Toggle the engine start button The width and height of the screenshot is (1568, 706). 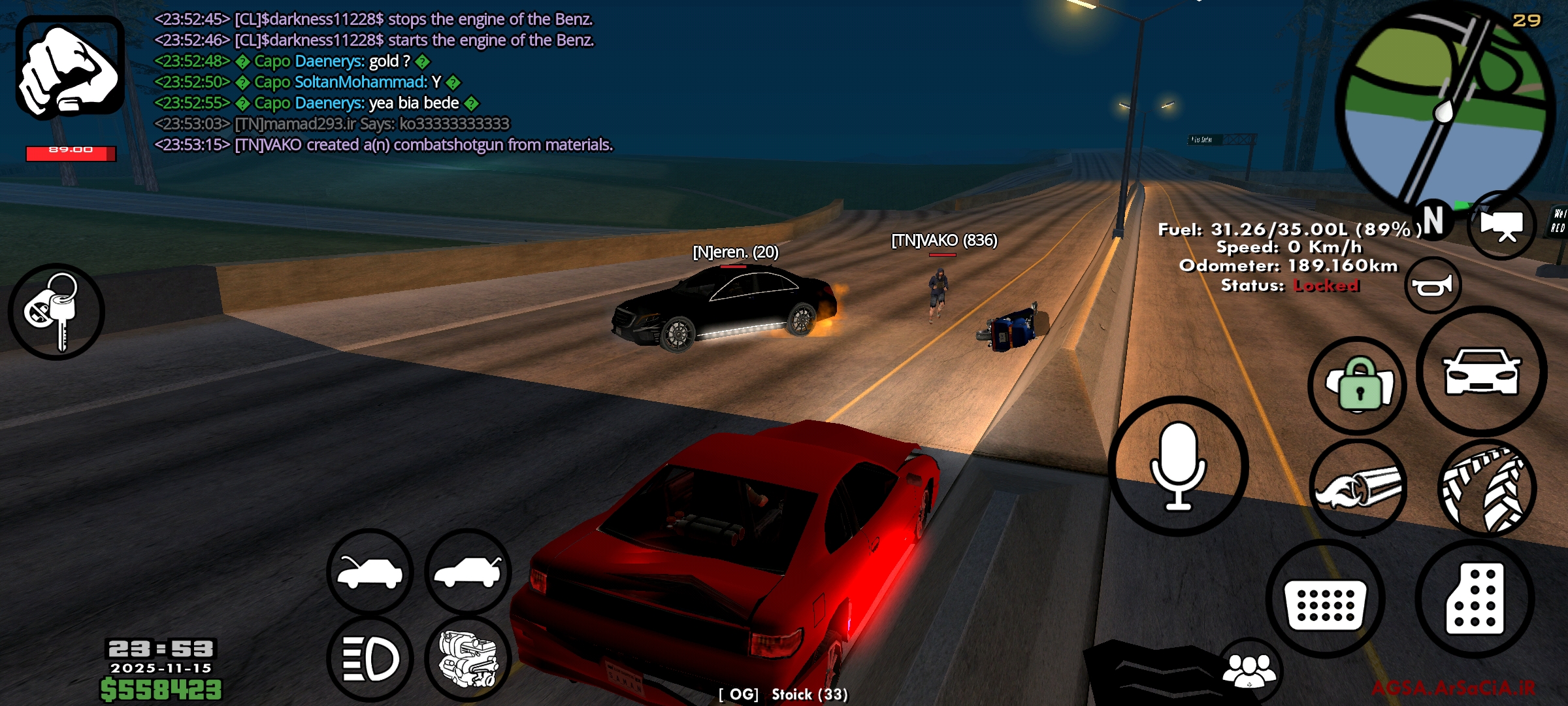click(468, 658)
